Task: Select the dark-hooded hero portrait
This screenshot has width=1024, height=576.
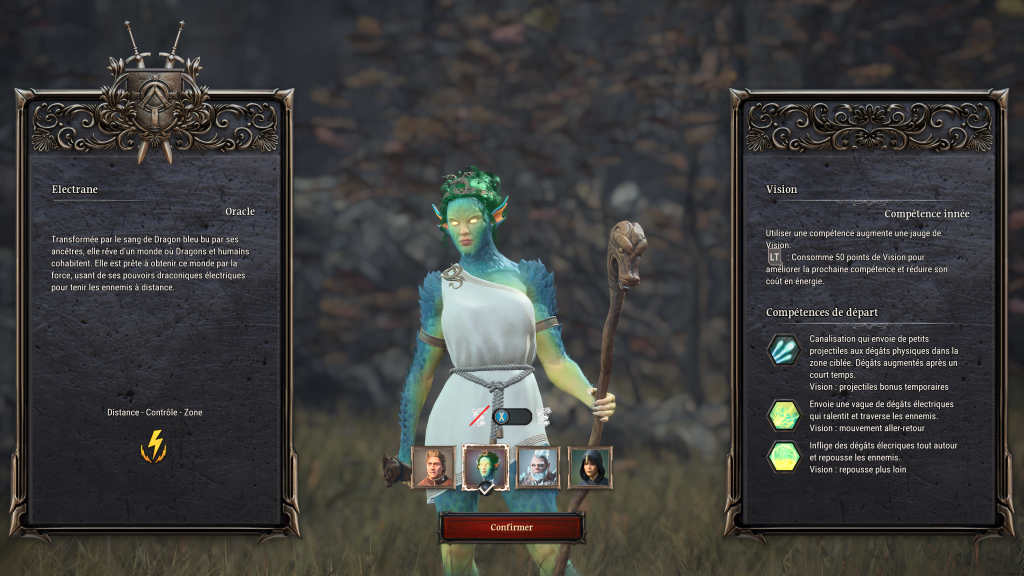Action: [x=590, y=467]
